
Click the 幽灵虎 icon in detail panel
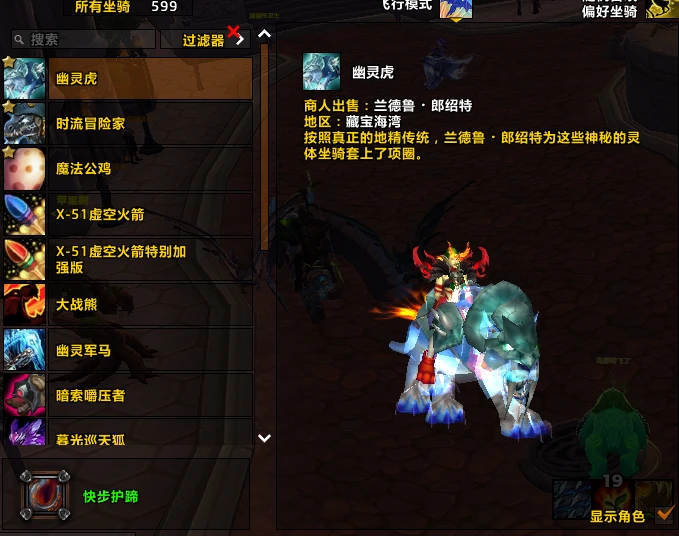tap(321, 72)
